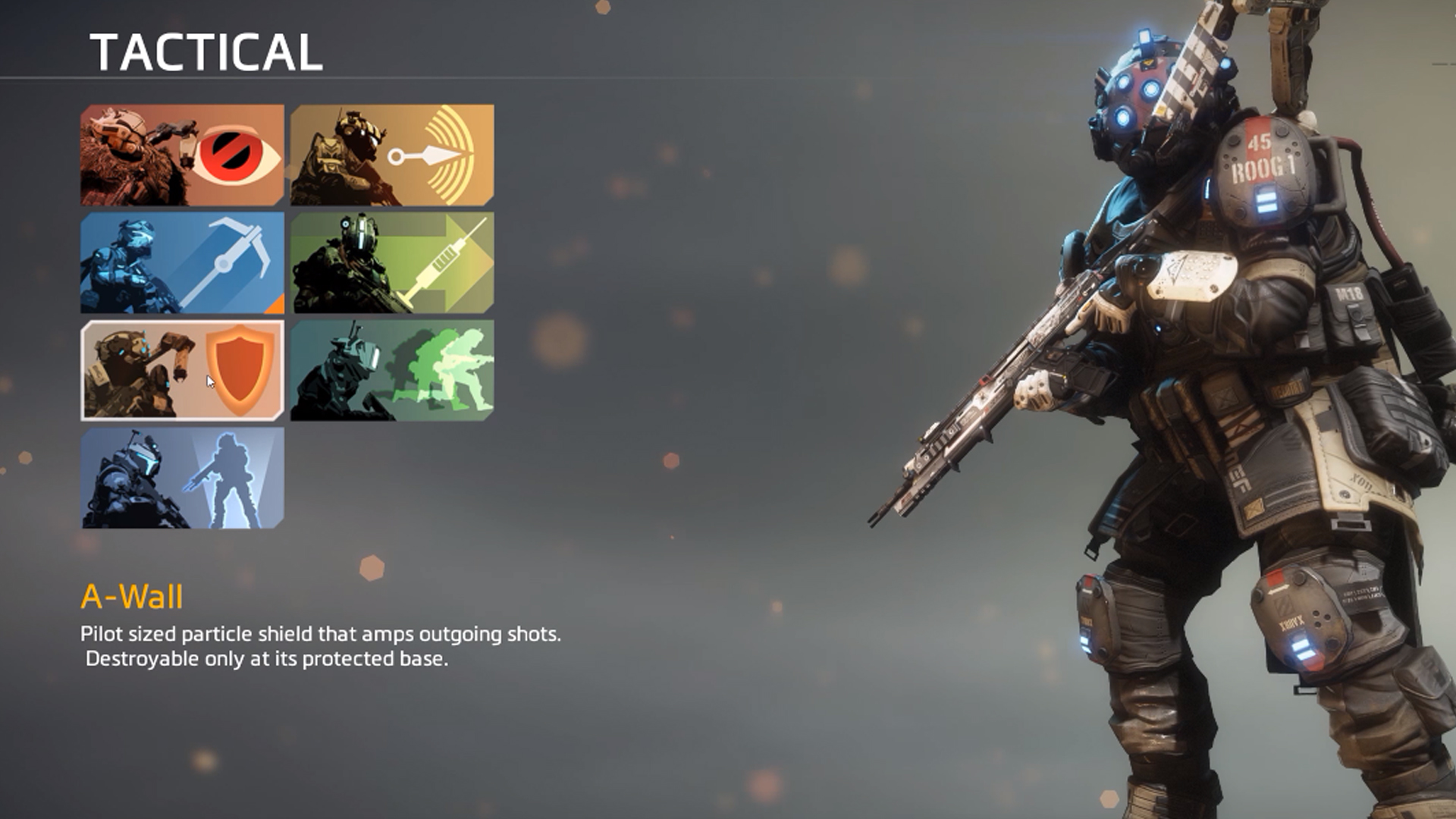
Task: Choose the A-Wall orange shield tile
Action: pyautogui.click(x=182, y=370)
